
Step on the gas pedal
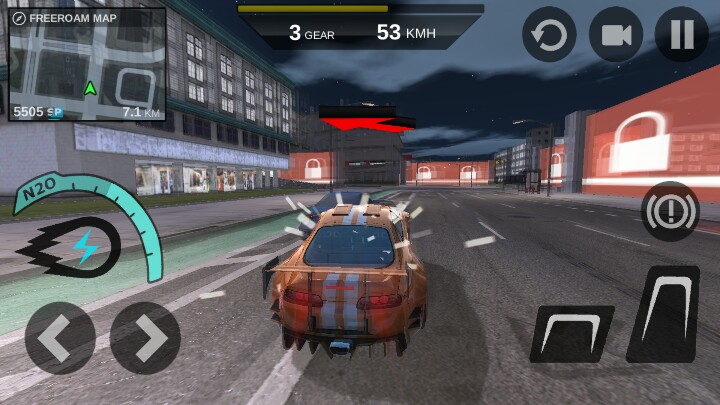click(x=664, y=313)
